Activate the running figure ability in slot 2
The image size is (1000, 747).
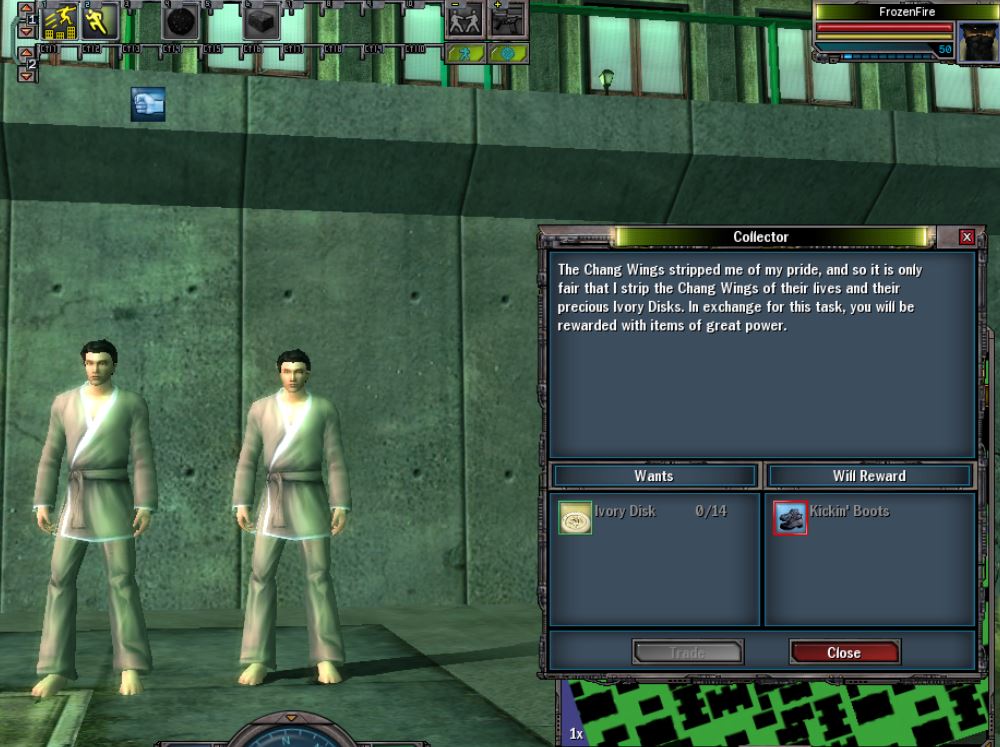[x=100, y=20]
